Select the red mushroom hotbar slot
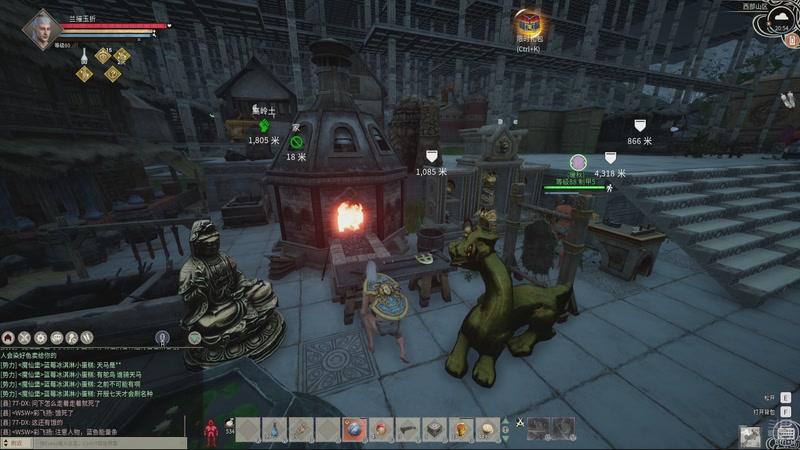 tap(380, 429)
